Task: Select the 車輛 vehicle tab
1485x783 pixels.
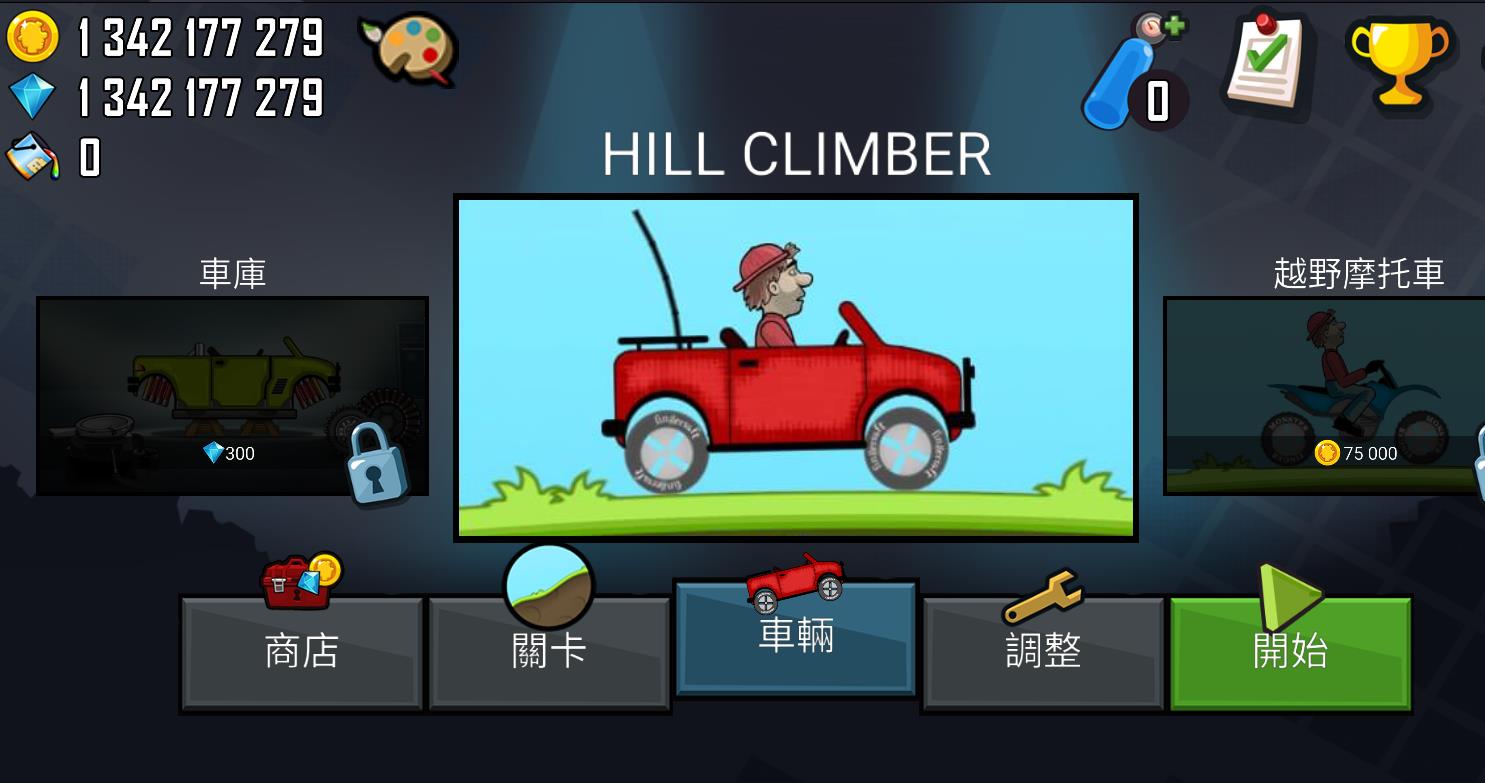Action: point(796,637)
